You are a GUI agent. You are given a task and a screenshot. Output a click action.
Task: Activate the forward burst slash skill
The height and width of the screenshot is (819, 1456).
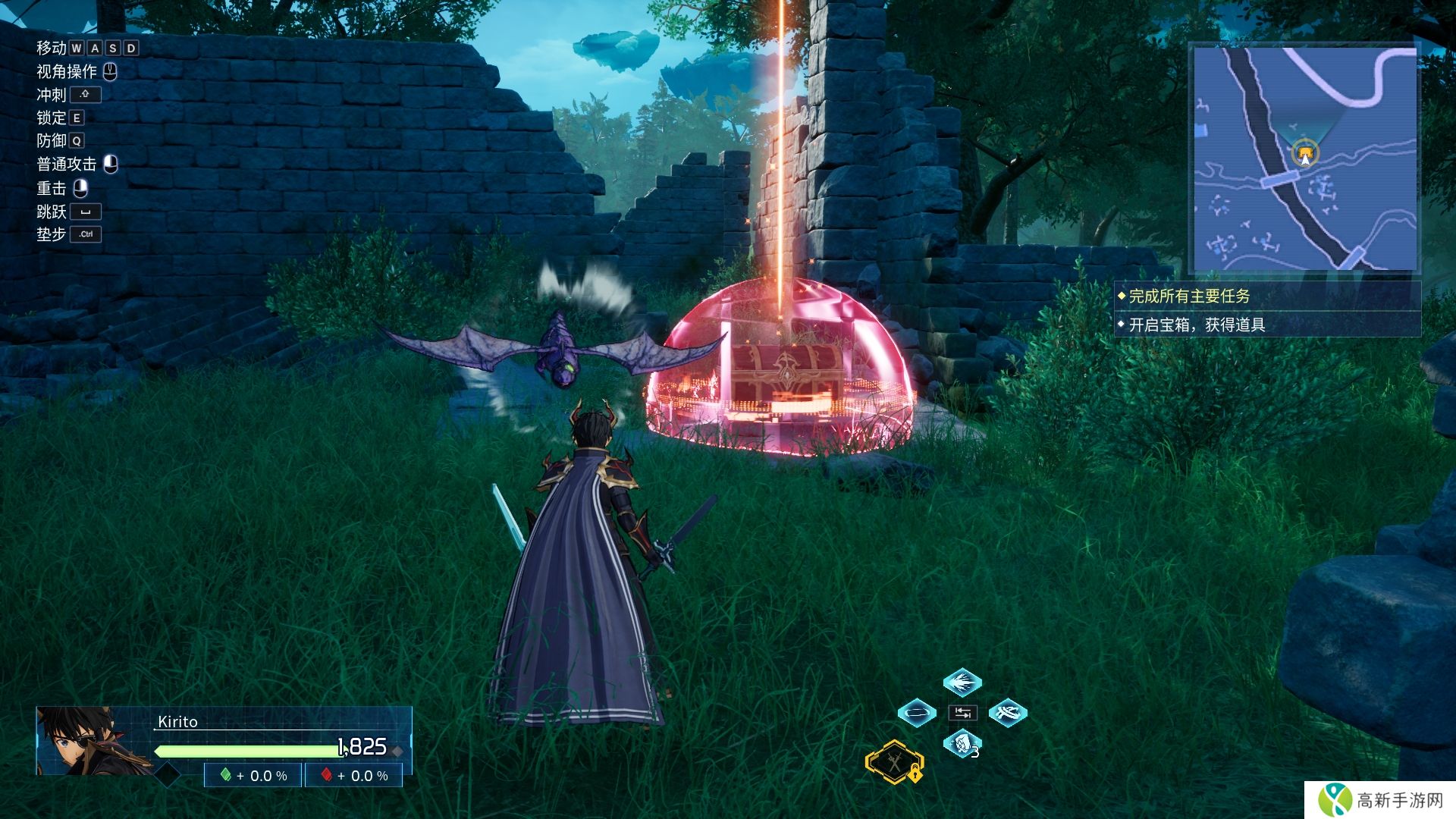tap(962, 682)
